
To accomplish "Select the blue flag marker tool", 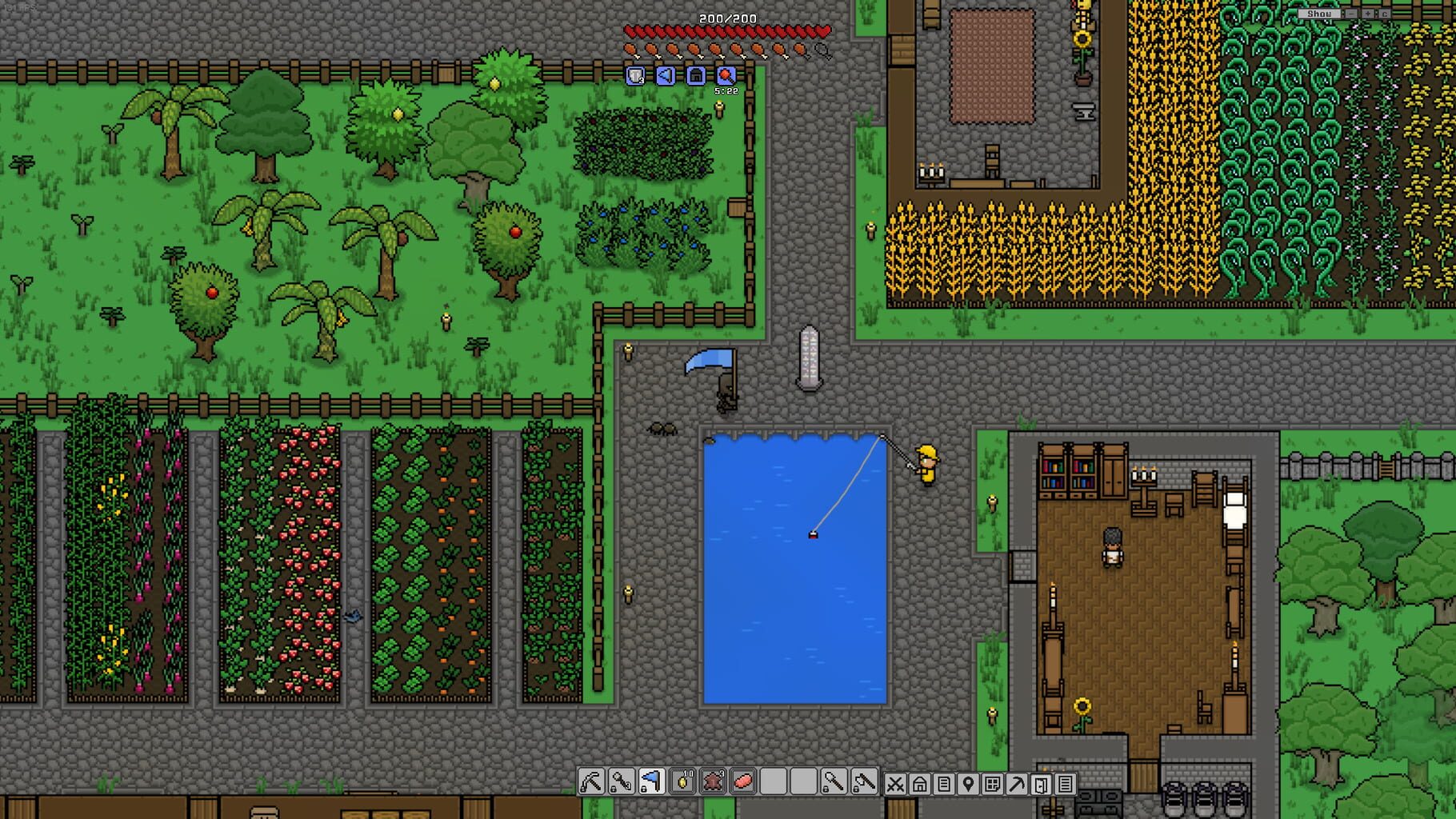I will coord(652,784).
